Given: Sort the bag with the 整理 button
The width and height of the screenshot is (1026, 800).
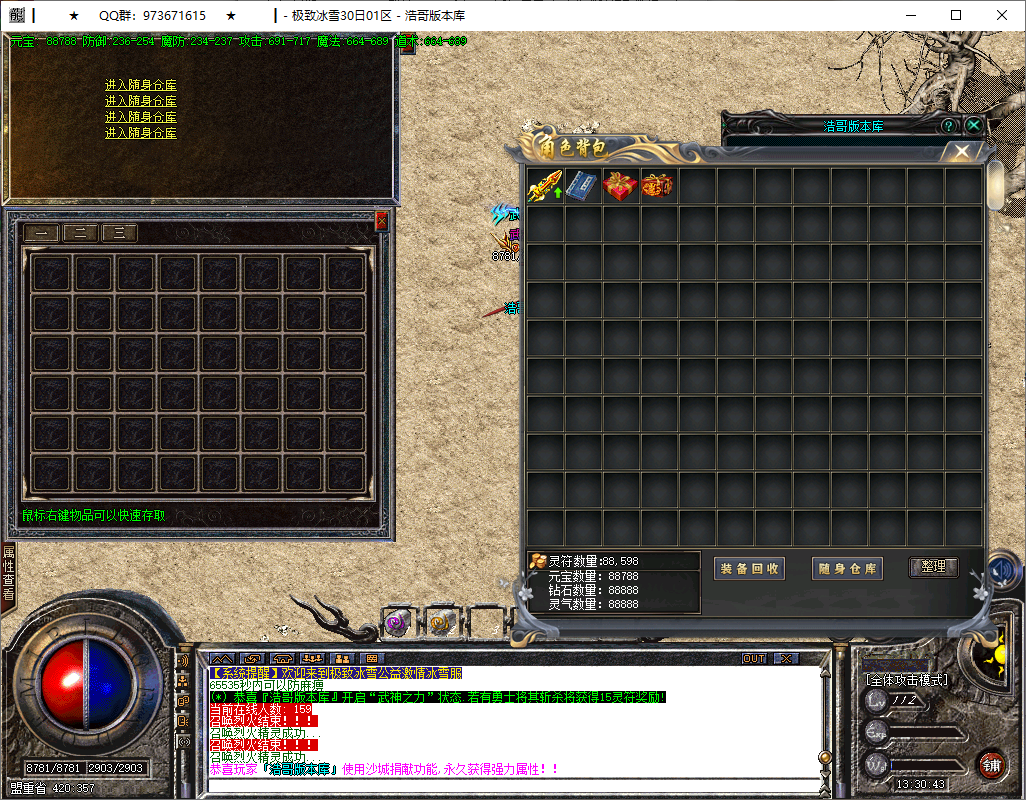Looking at the screenshot, I should 933,567.
